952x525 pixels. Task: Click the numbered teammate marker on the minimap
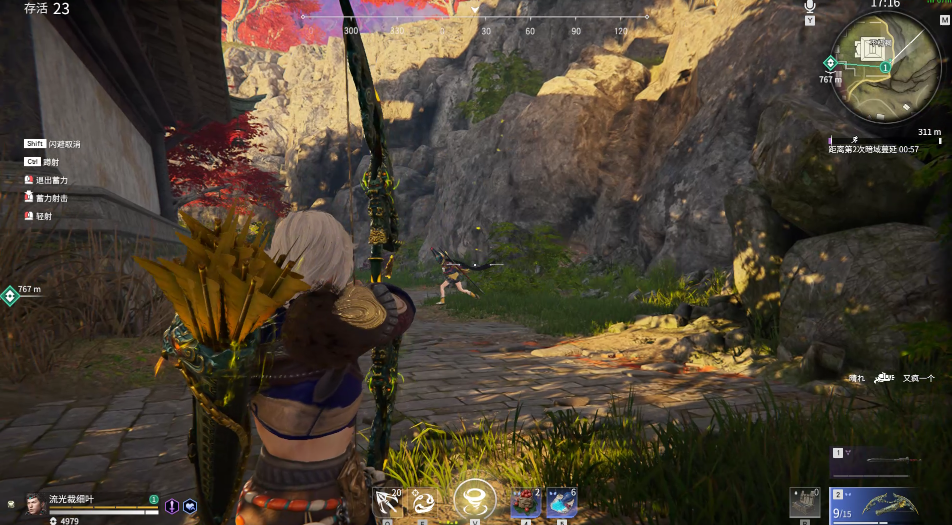pos(885,67)
